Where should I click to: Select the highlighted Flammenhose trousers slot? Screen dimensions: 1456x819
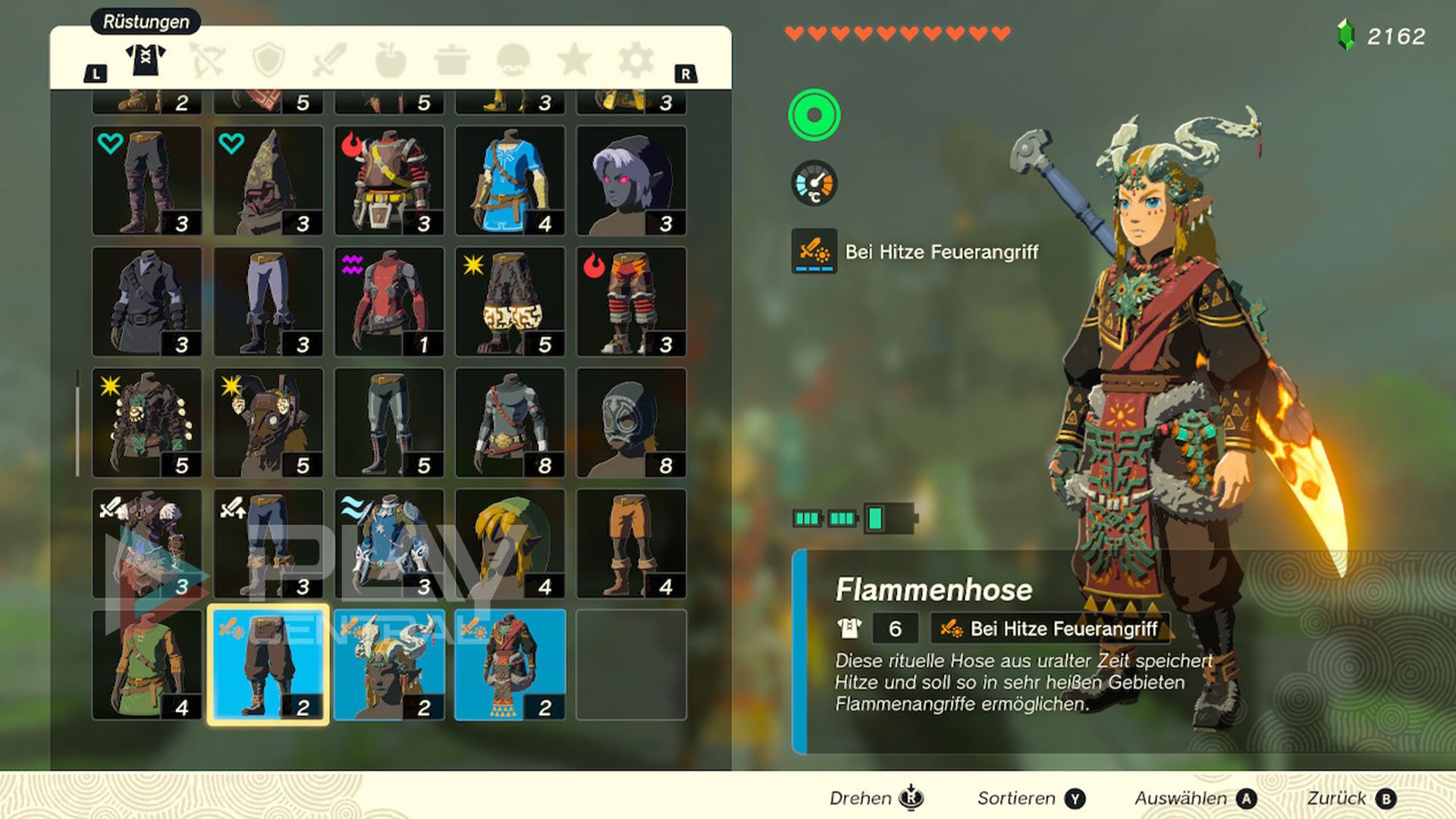[x=268, y=665]
